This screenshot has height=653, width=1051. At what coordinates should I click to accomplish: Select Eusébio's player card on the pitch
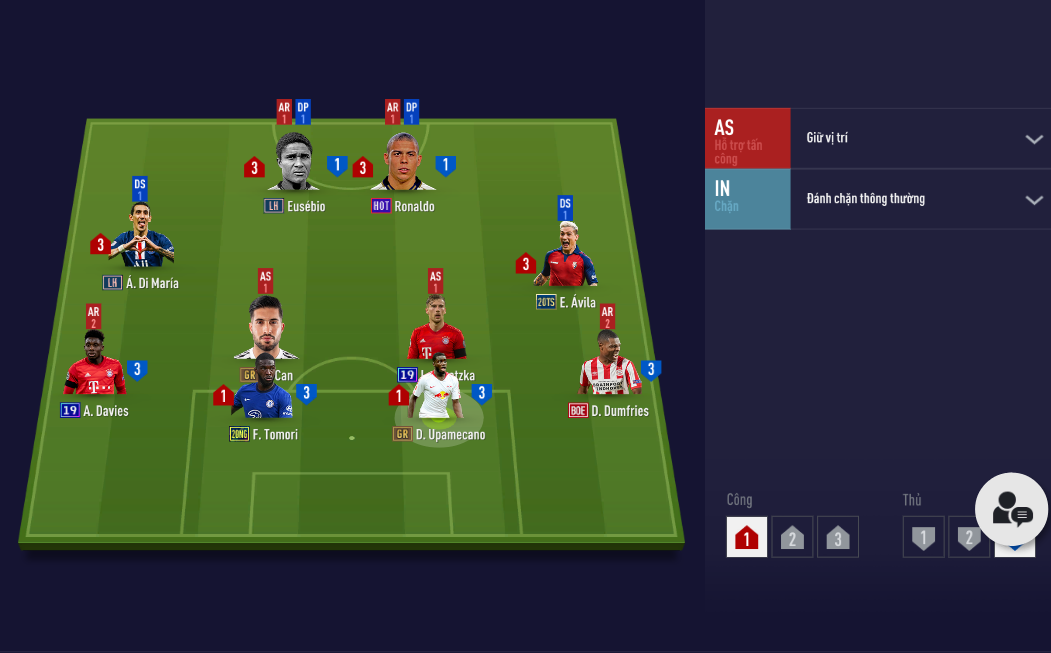(x=294, y=163)
